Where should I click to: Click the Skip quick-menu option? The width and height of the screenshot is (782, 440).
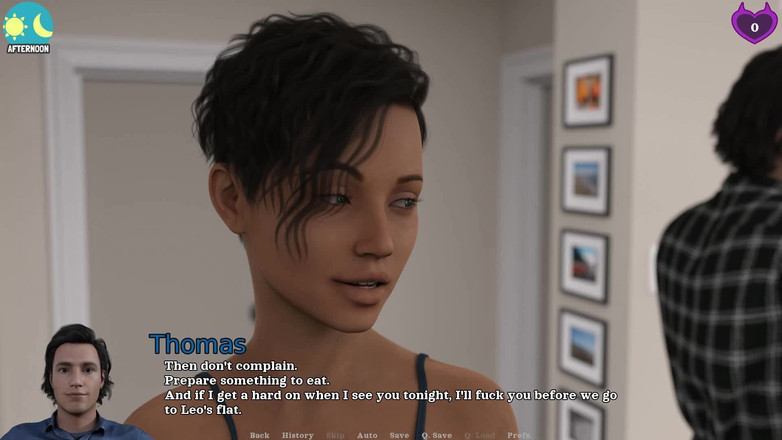335,435
